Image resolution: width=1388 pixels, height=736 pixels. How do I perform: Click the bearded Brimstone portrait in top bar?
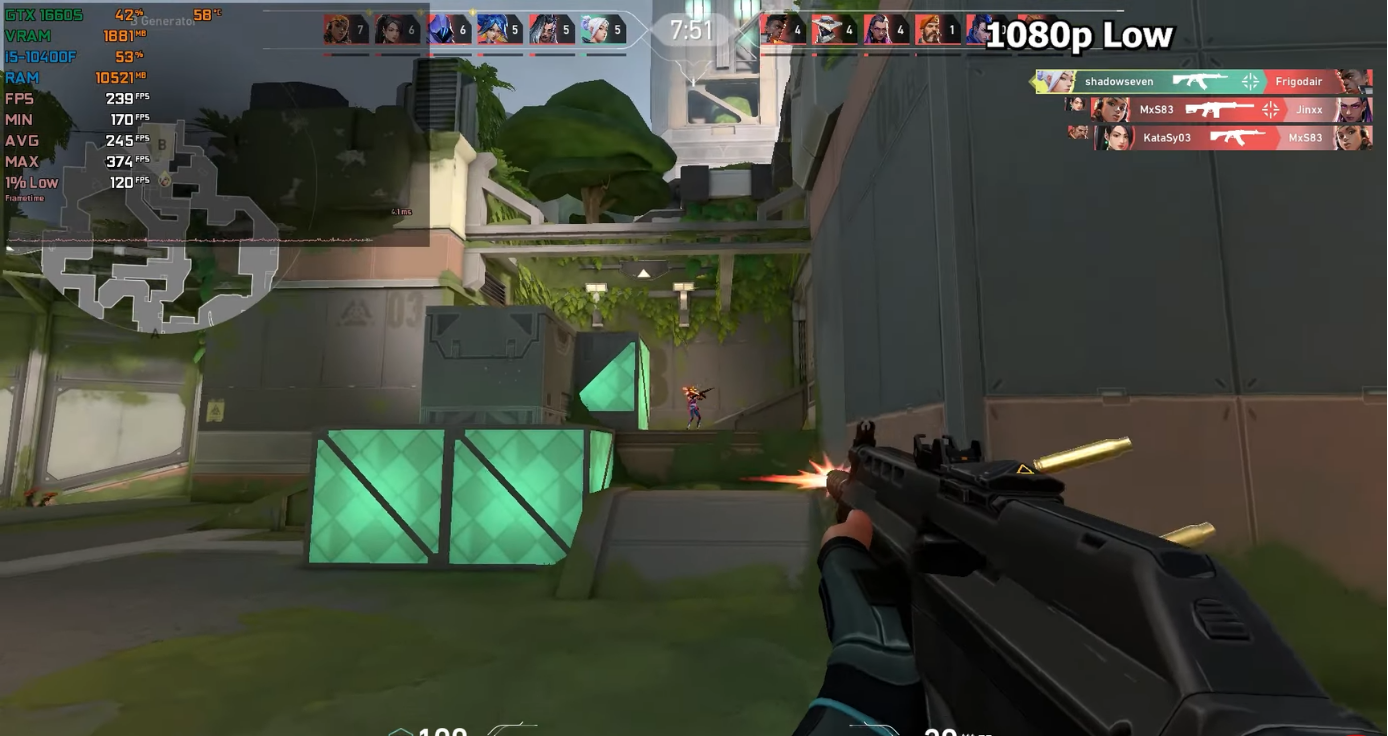coord(930,30)
